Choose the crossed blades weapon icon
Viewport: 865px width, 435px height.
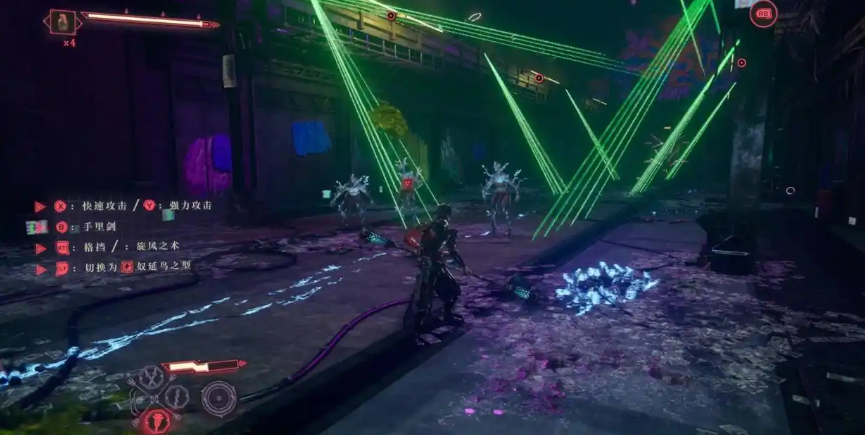pyautogui.click(x=152, y=376)
